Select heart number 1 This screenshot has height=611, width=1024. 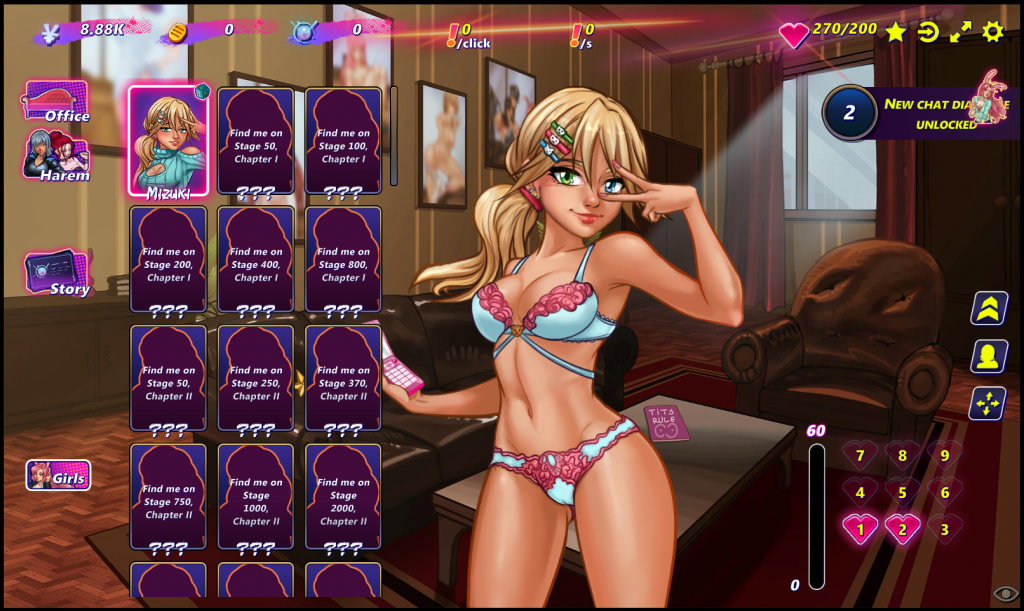[x=860, y=529]
